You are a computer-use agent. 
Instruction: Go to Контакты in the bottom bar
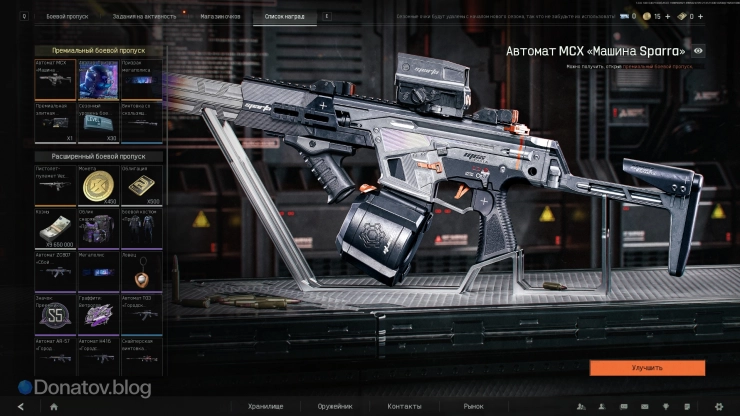point(404,407)
